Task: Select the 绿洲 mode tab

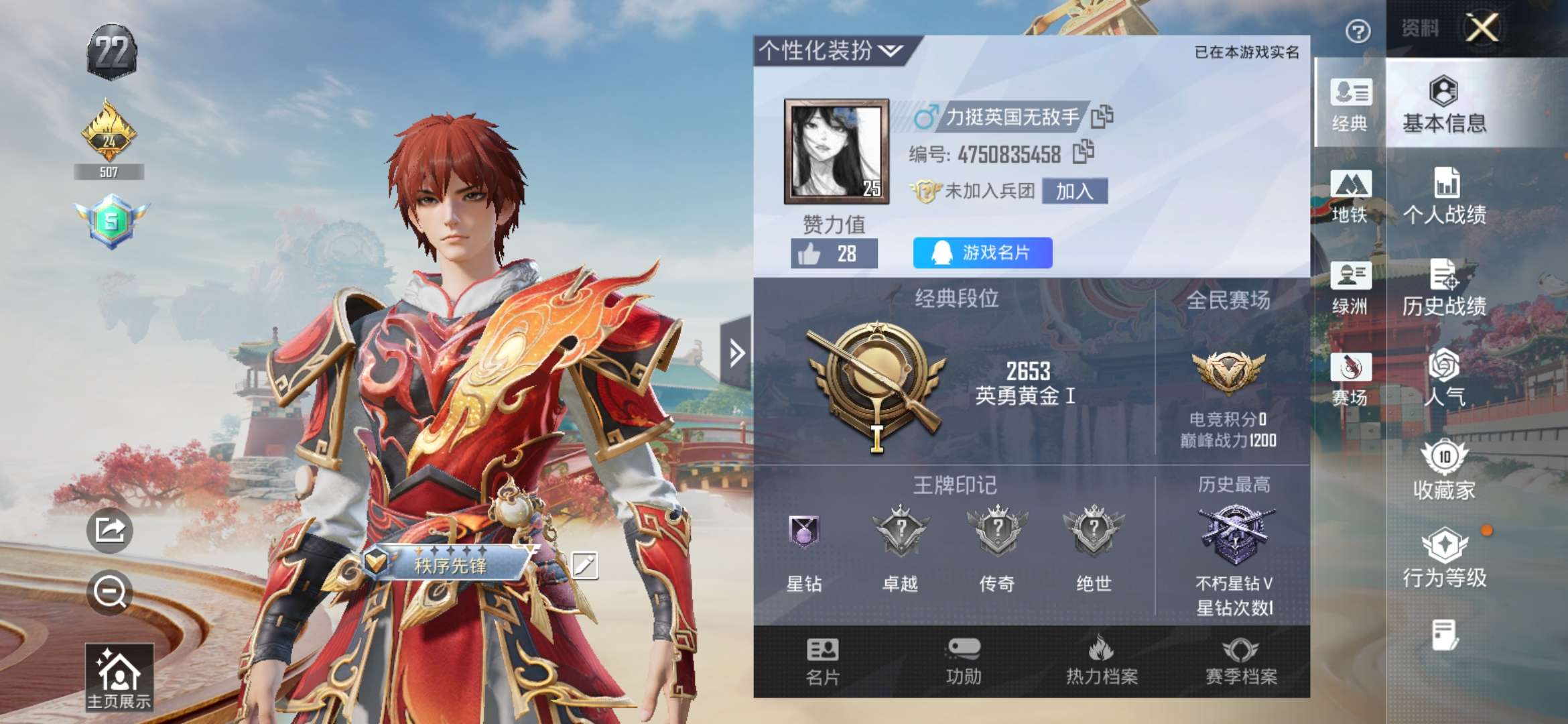Action: [x=1350, y=288]
